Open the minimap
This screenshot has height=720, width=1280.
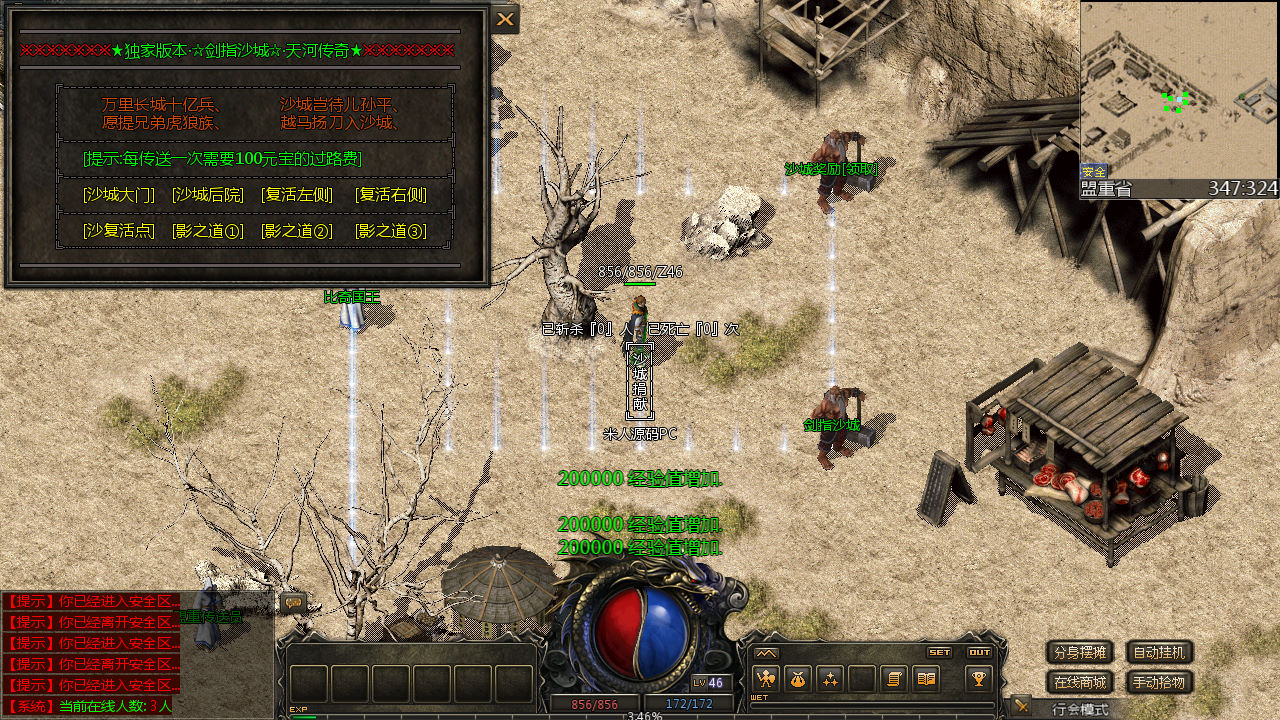point(1179,90)
